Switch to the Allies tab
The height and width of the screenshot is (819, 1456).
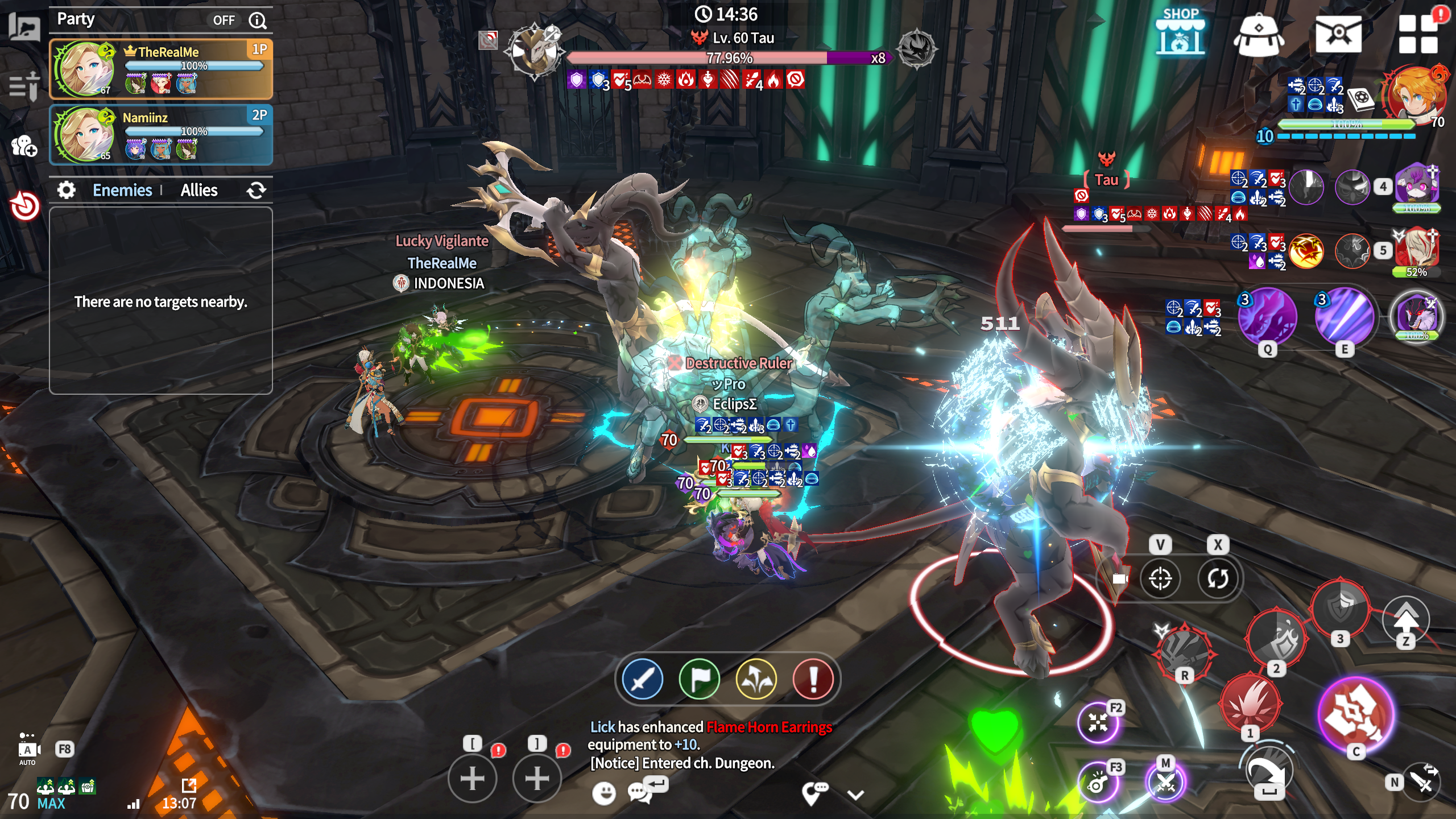(x=199, y=190)
